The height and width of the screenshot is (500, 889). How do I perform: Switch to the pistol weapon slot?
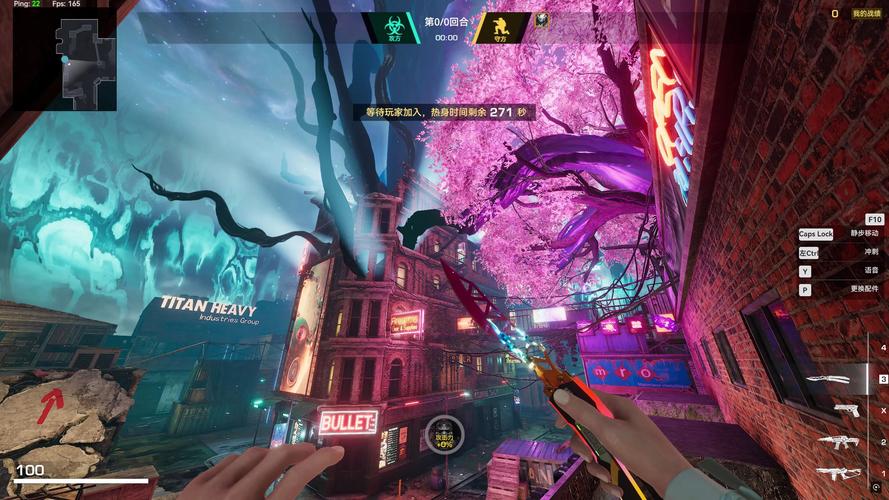coord(845,410)
